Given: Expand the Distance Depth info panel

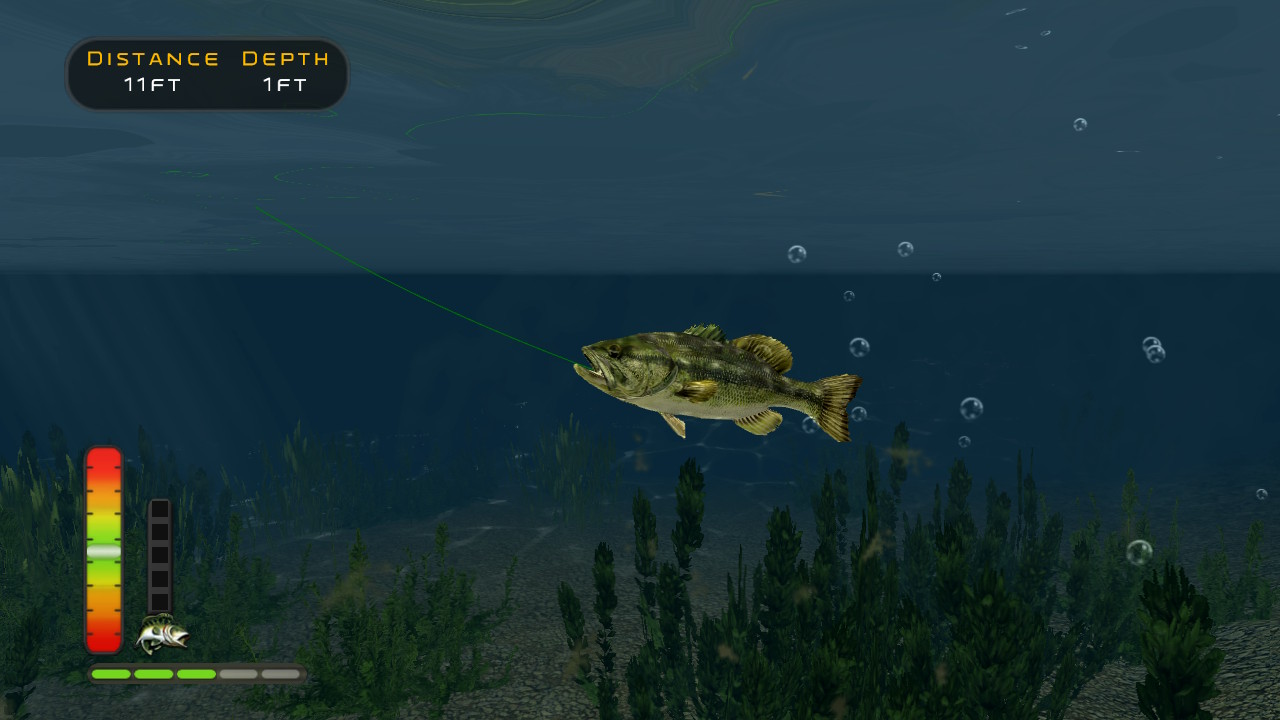Looking at the screenshot, I should pyautogui.click(x=206, y=73).
